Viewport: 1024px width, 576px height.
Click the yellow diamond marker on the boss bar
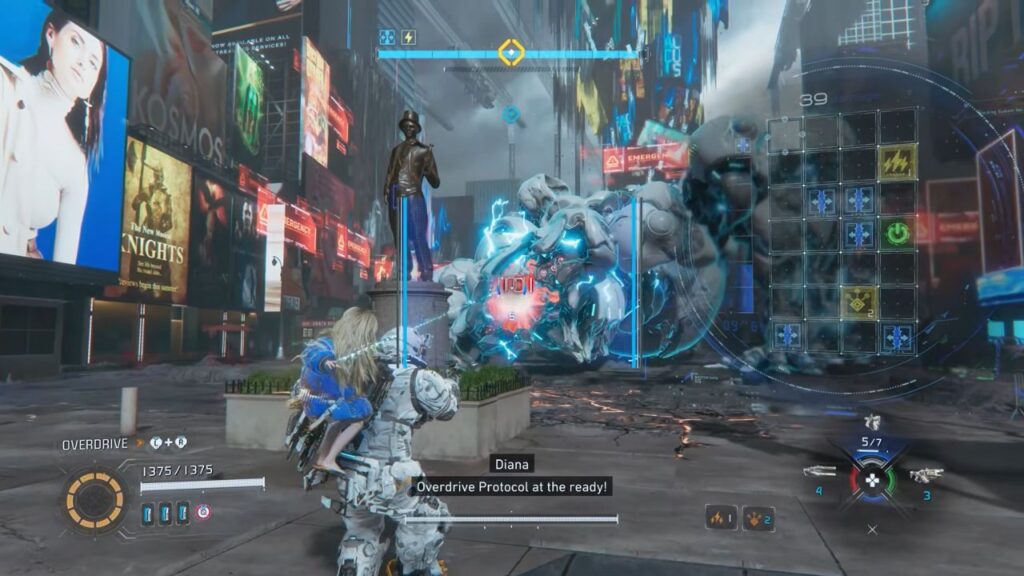[511, 52]
